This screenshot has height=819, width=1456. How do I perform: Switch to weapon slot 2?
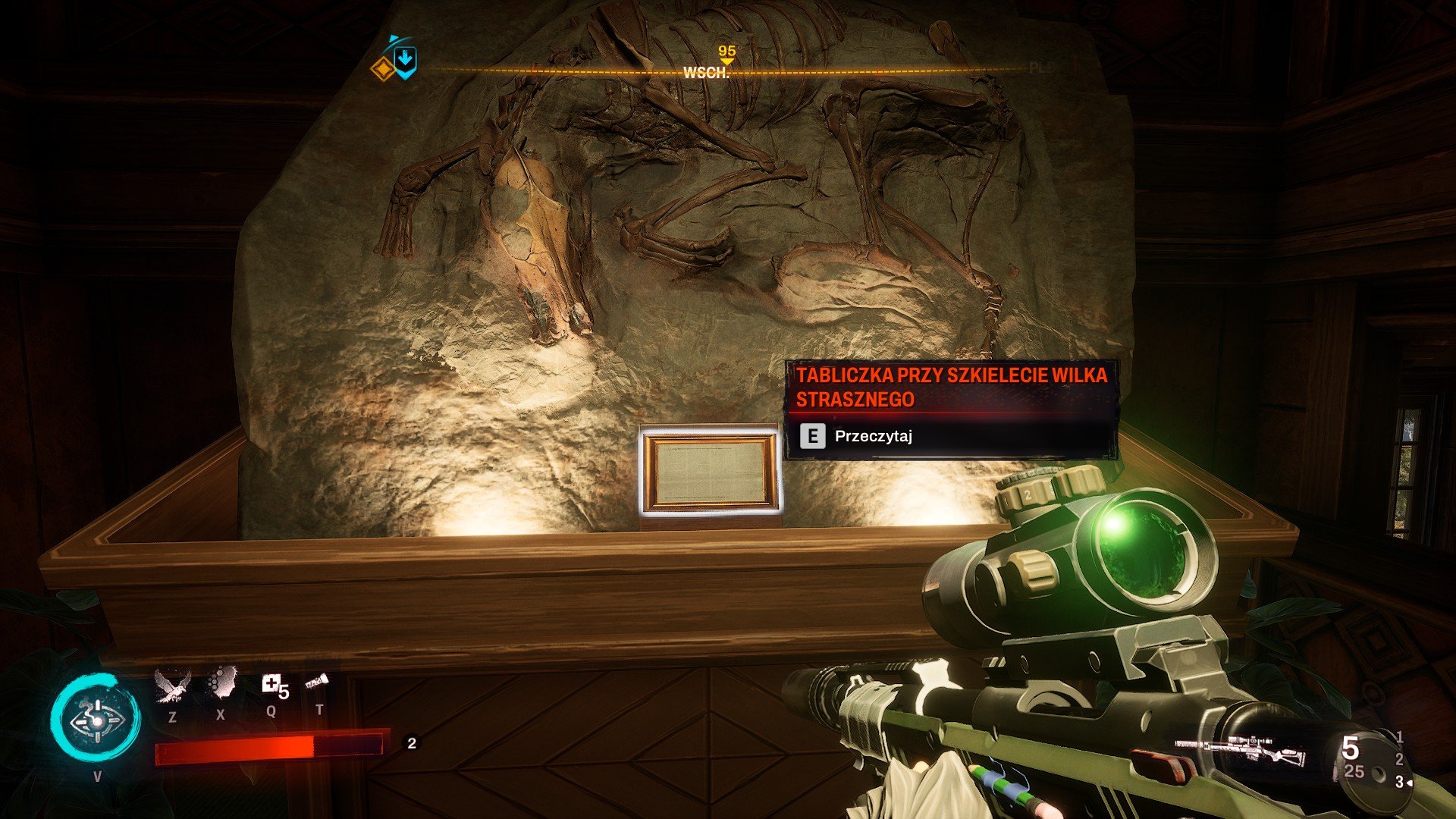tap(1399, 759)
